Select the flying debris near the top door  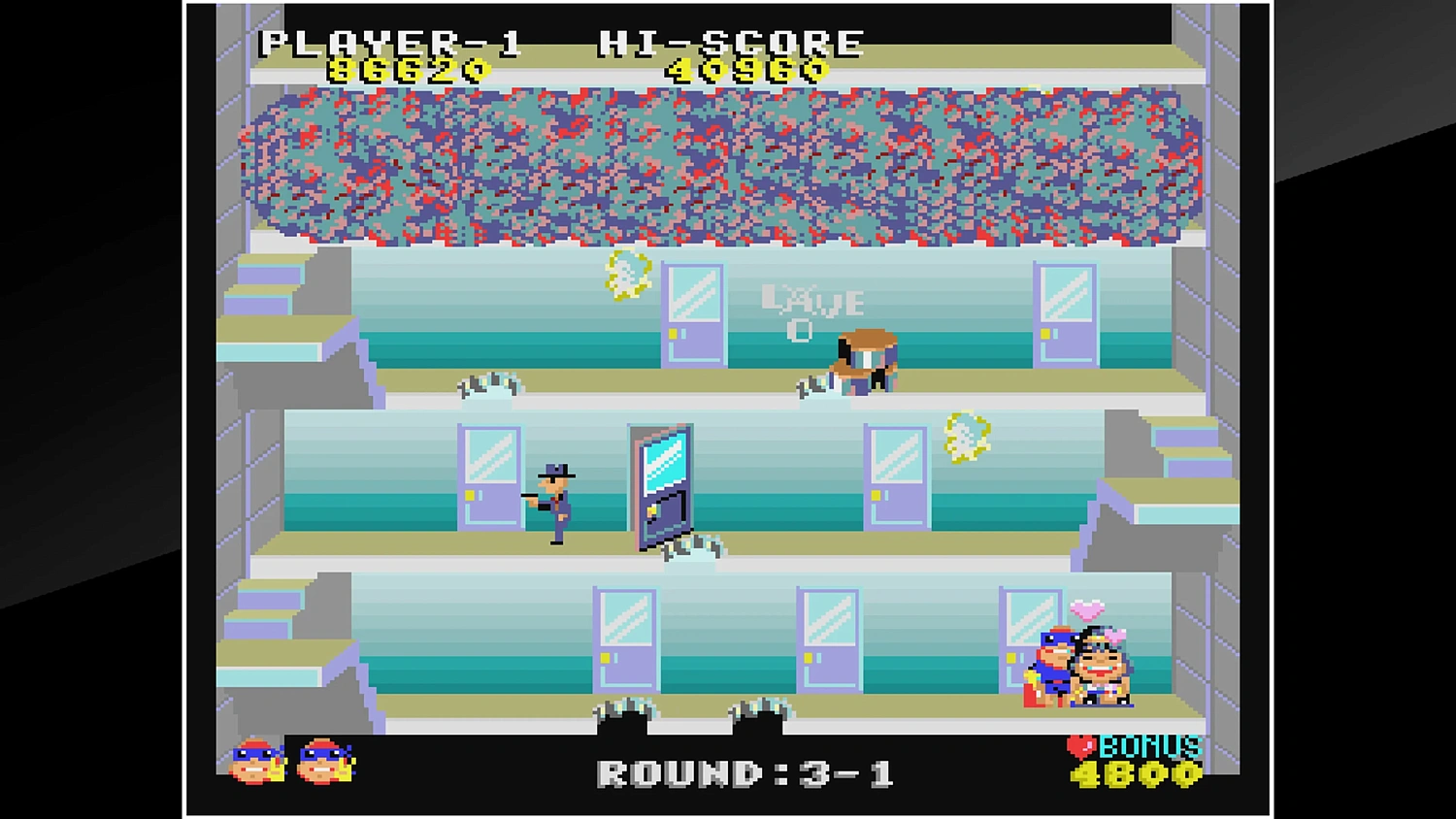click(626, 277)
